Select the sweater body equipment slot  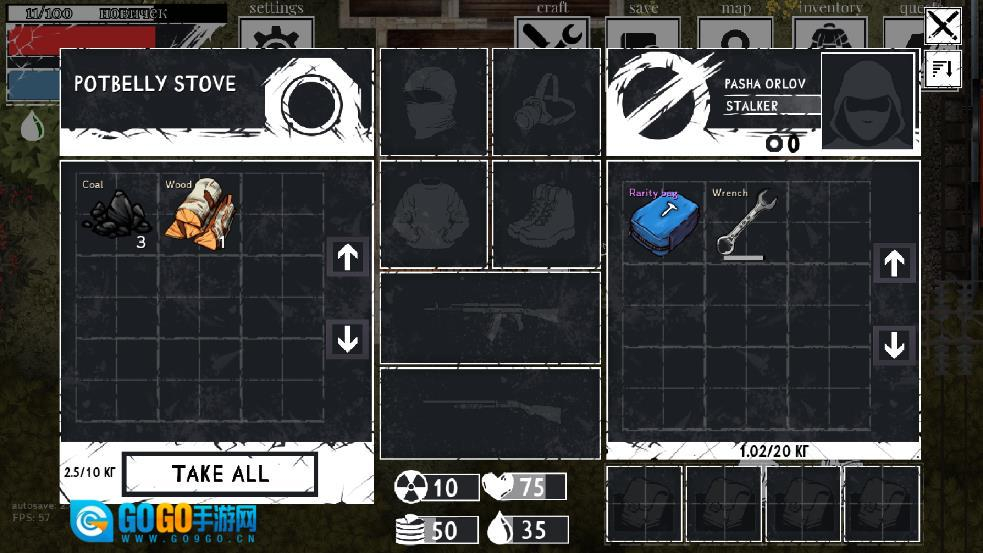(433, 214)
